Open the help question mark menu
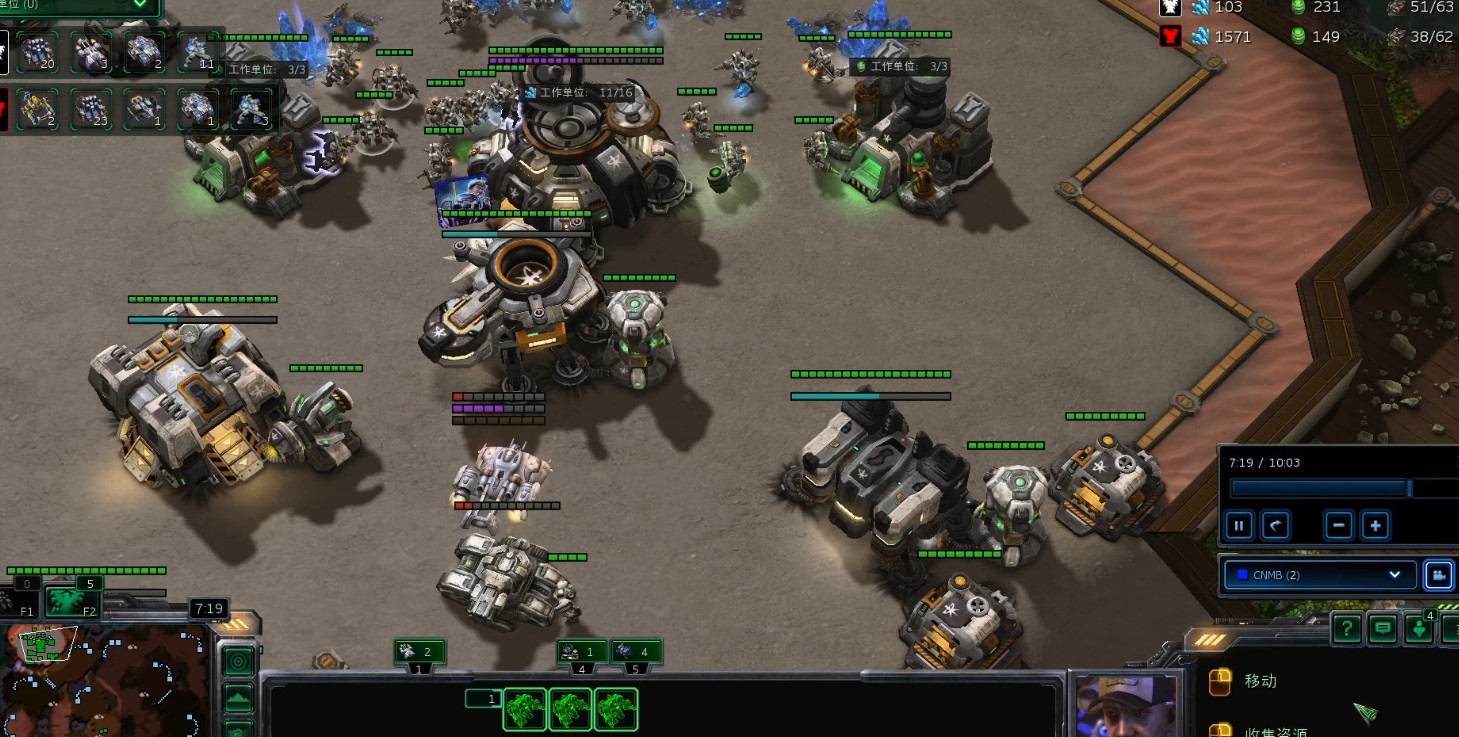The width and height of the screenshot is (1459, 737). [1347, 629]
